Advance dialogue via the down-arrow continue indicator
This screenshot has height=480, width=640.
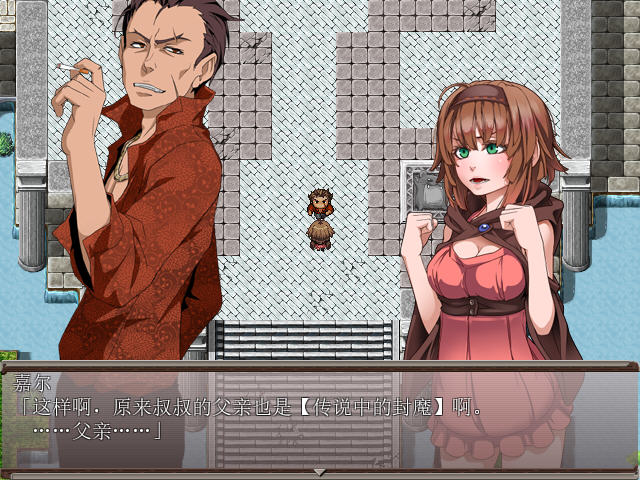[x=320, y=471]
